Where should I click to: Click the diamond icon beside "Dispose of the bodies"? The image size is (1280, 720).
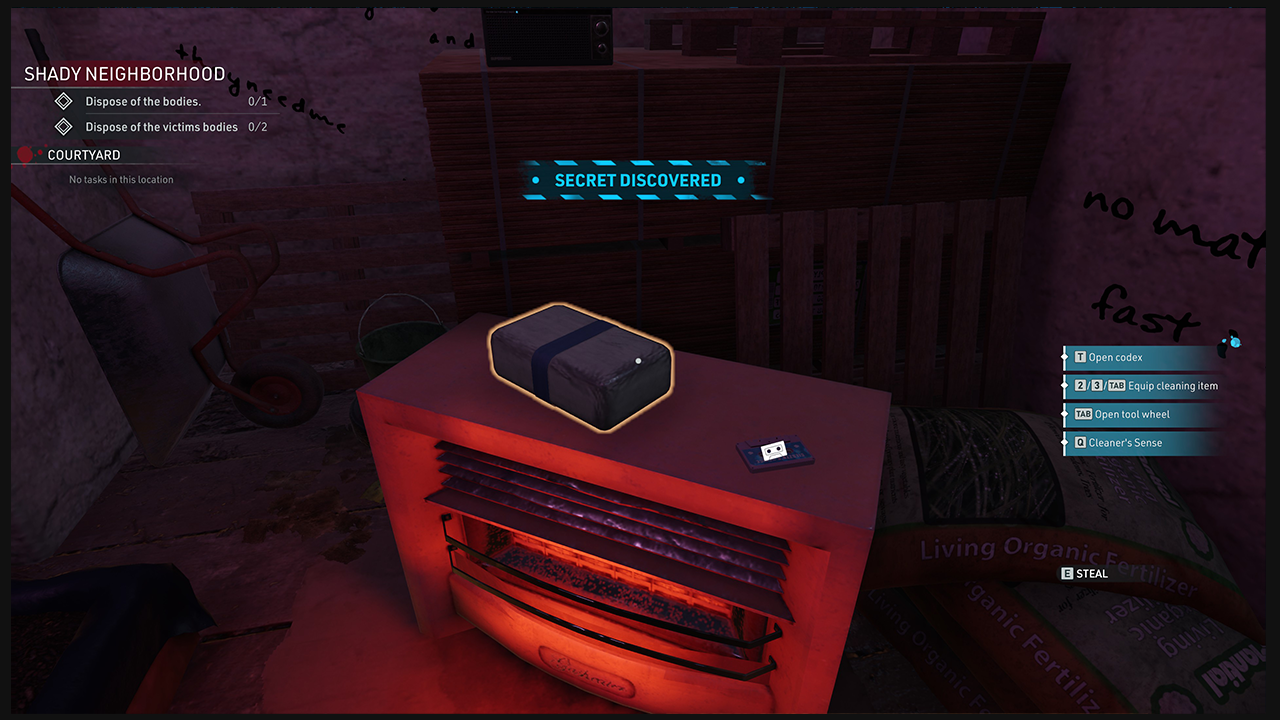tap(63, 101)
